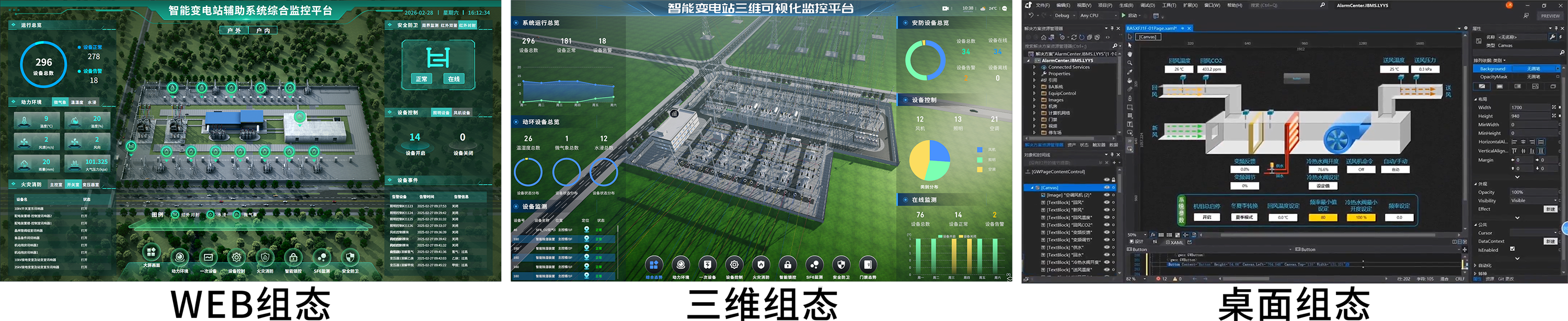Open 动力环境 in the left dashboard nav
This screenshot has height=321, width=1568.
tap(180, 257)
